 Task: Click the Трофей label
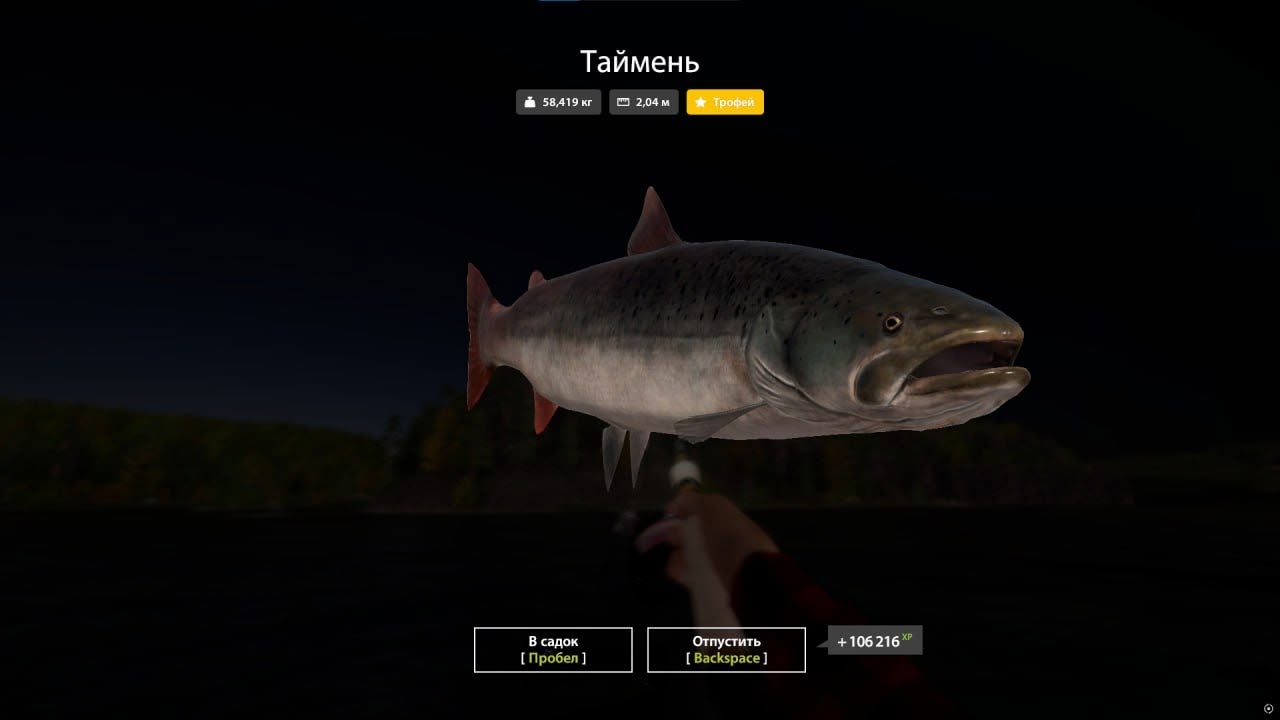pos(734,101)
